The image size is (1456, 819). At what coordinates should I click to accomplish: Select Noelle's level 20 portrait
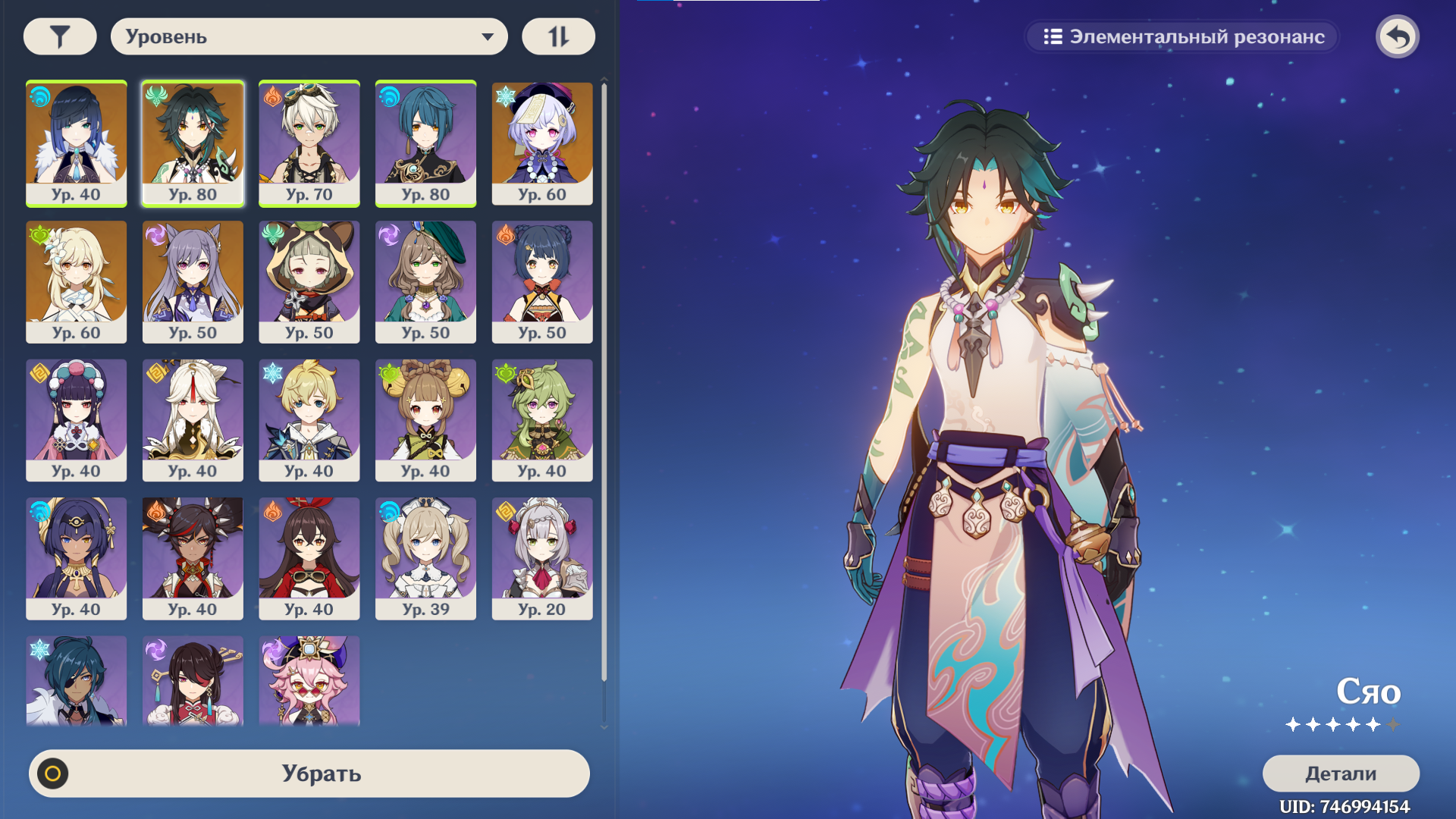542,558
